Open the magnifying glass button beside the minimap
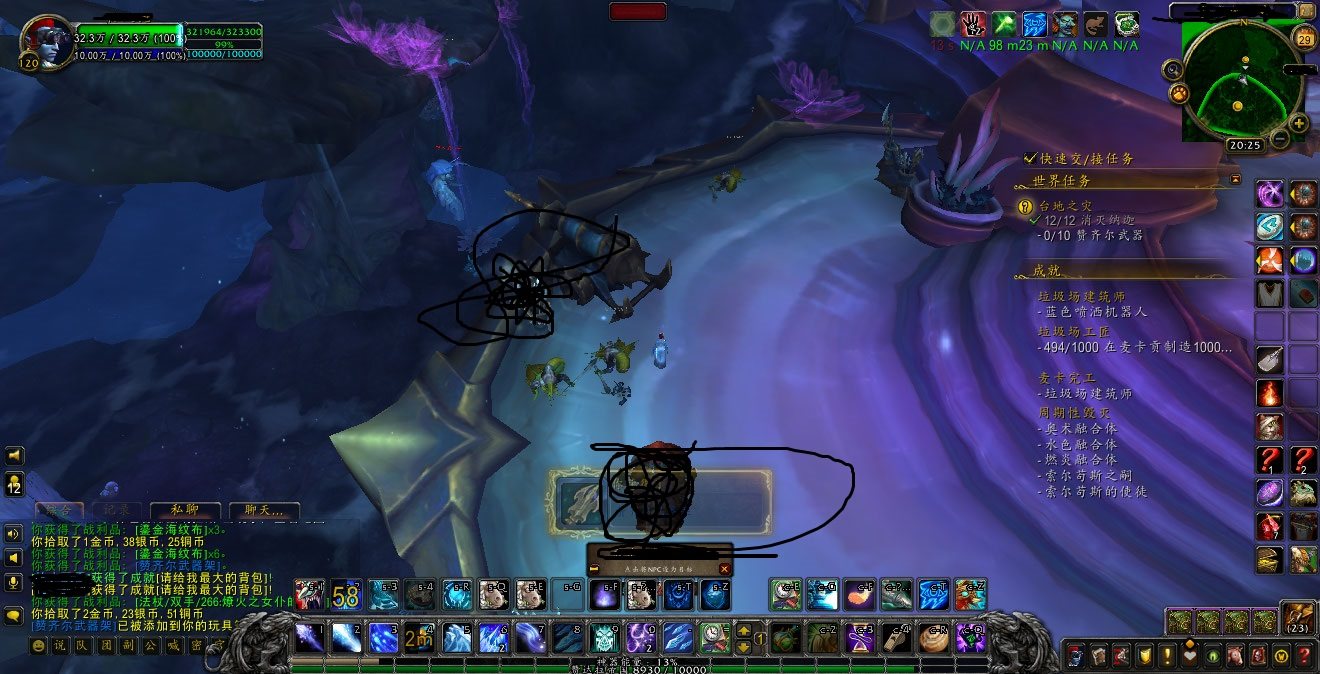 click(1172, 69)
